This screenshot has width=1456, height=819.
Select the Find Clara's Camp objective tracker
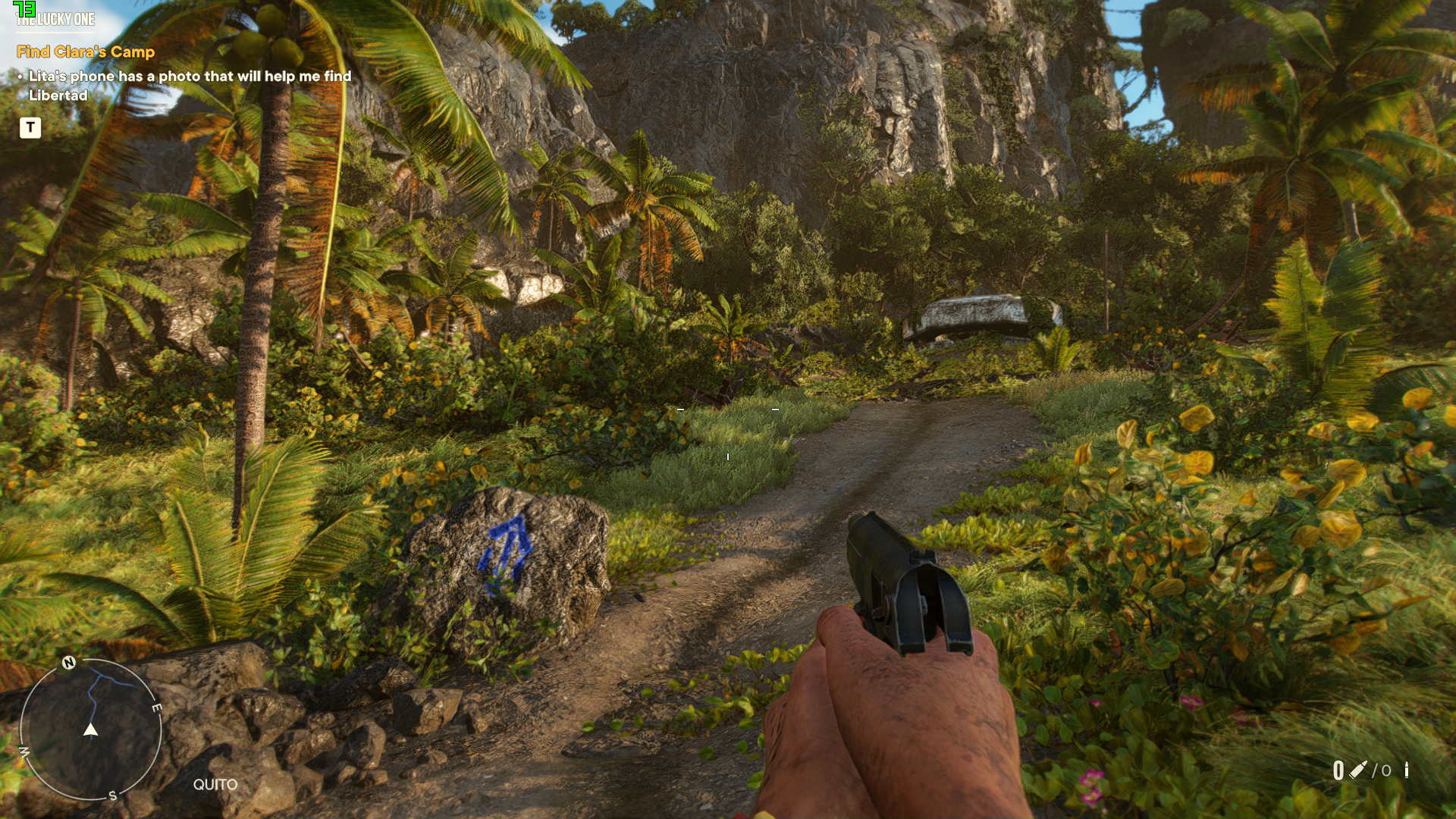(x=86, y=52)
